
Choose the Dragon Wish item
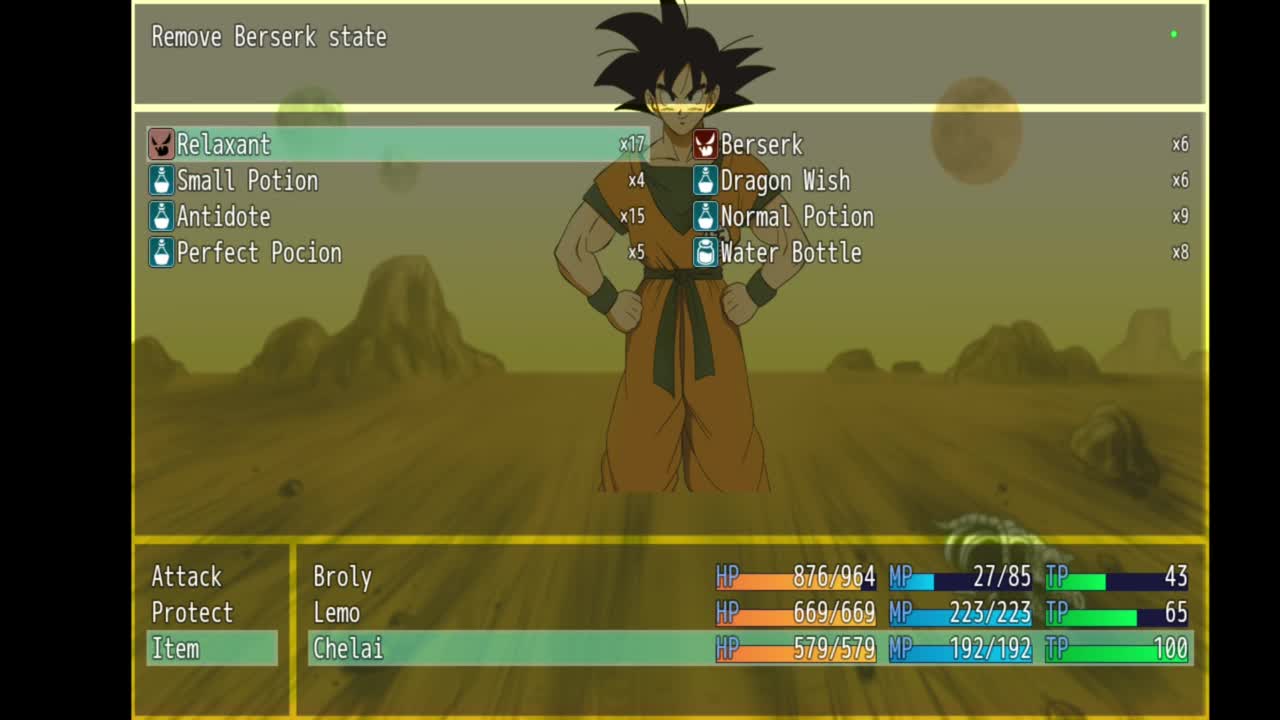click(x=785, y=181)
